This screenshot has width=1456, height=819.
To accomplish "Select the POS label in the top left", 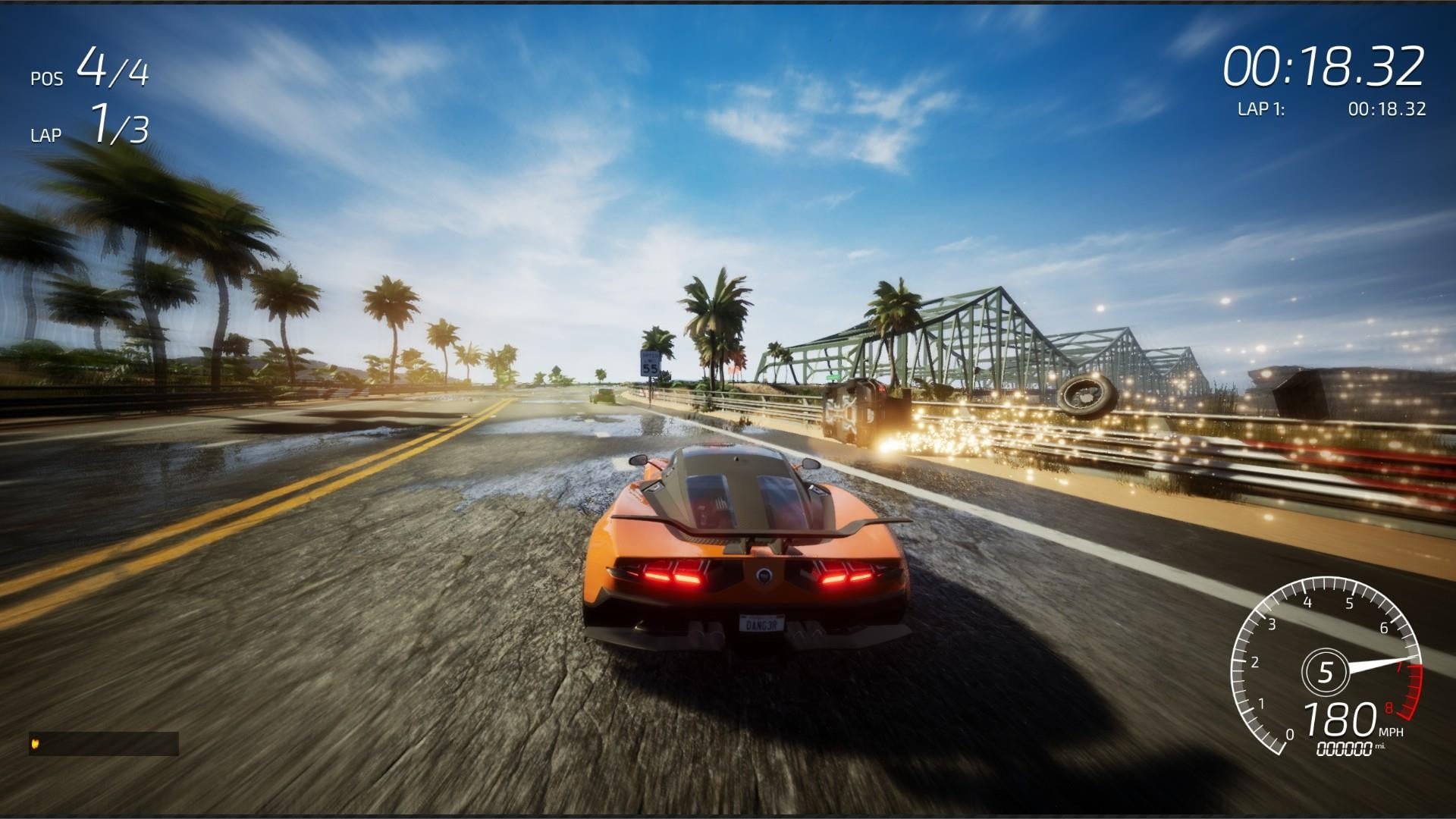I will (47, 77).
